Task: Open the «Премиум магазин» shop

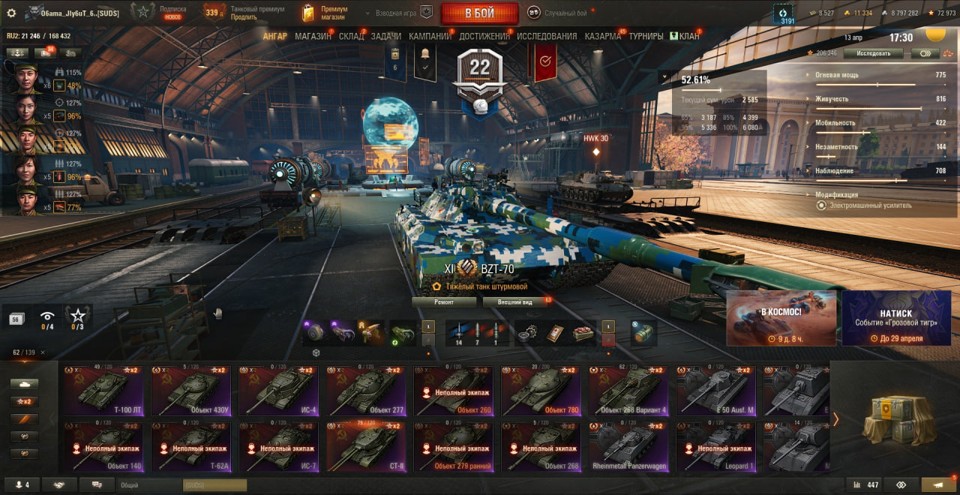Action: coord(328,13)
